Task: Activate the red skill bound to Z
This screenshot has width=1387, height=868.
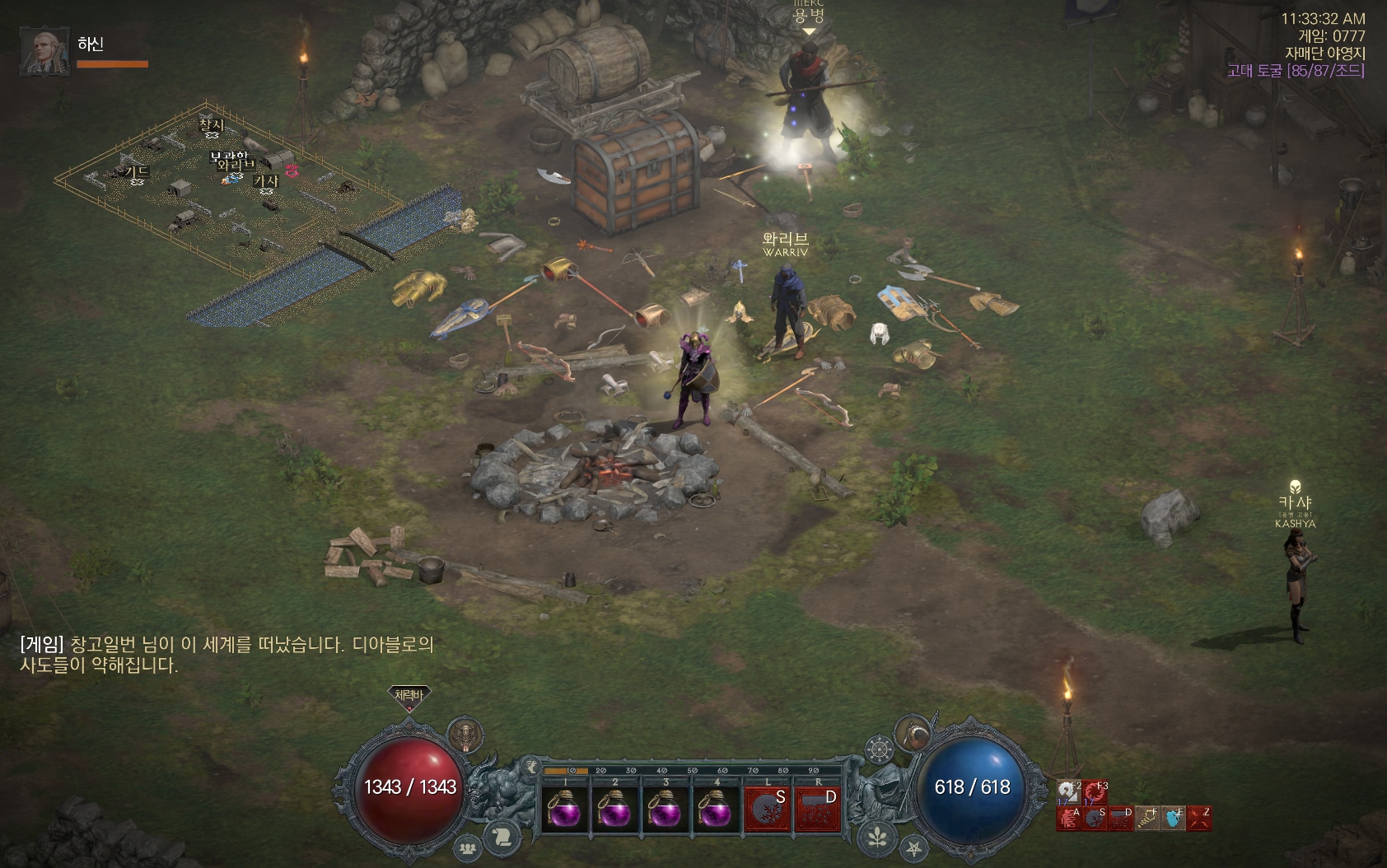Action: [x=1199, y=818]
